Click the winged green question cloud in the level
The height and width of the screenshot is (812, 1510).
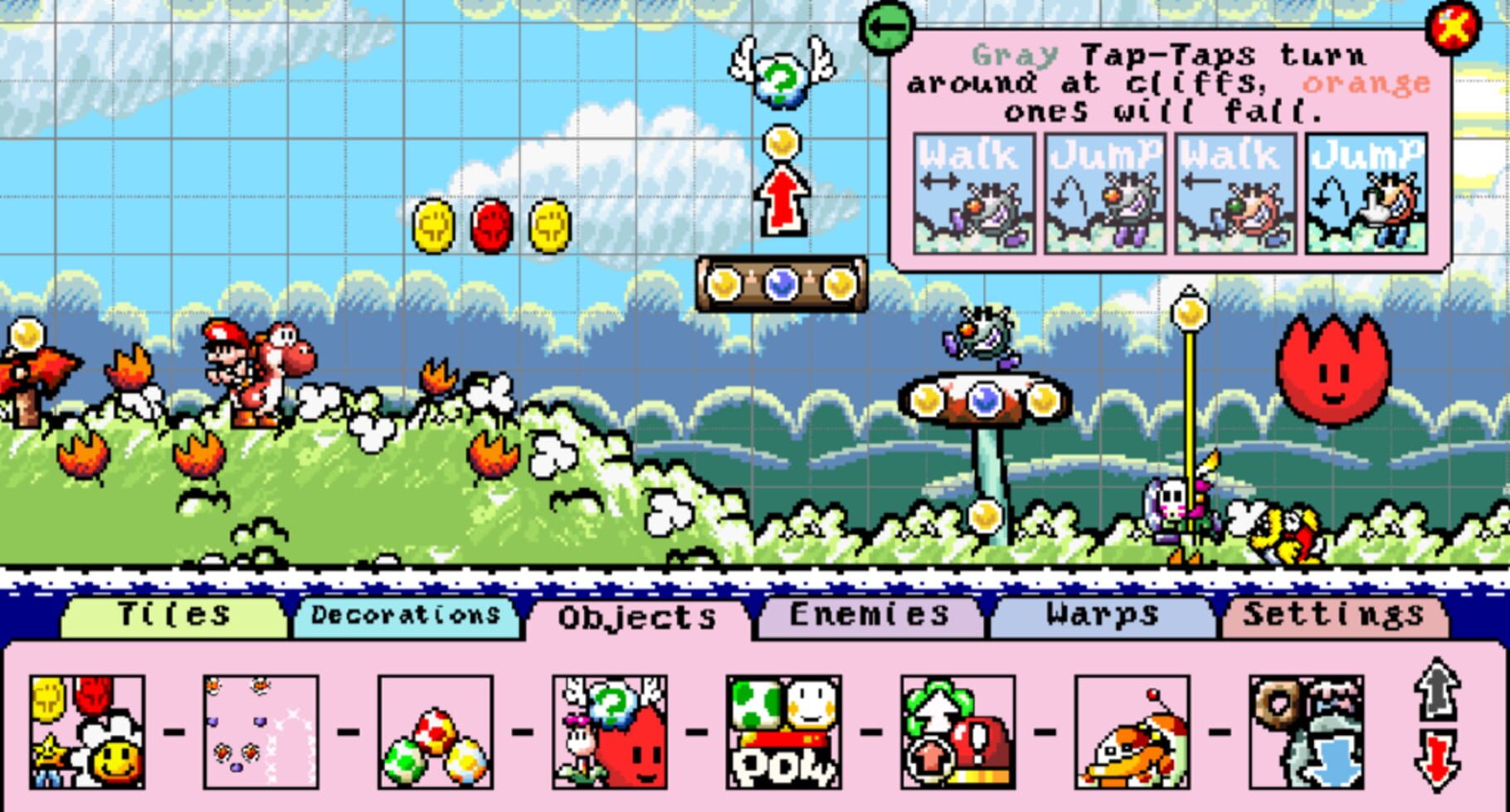tap(778, 79)
